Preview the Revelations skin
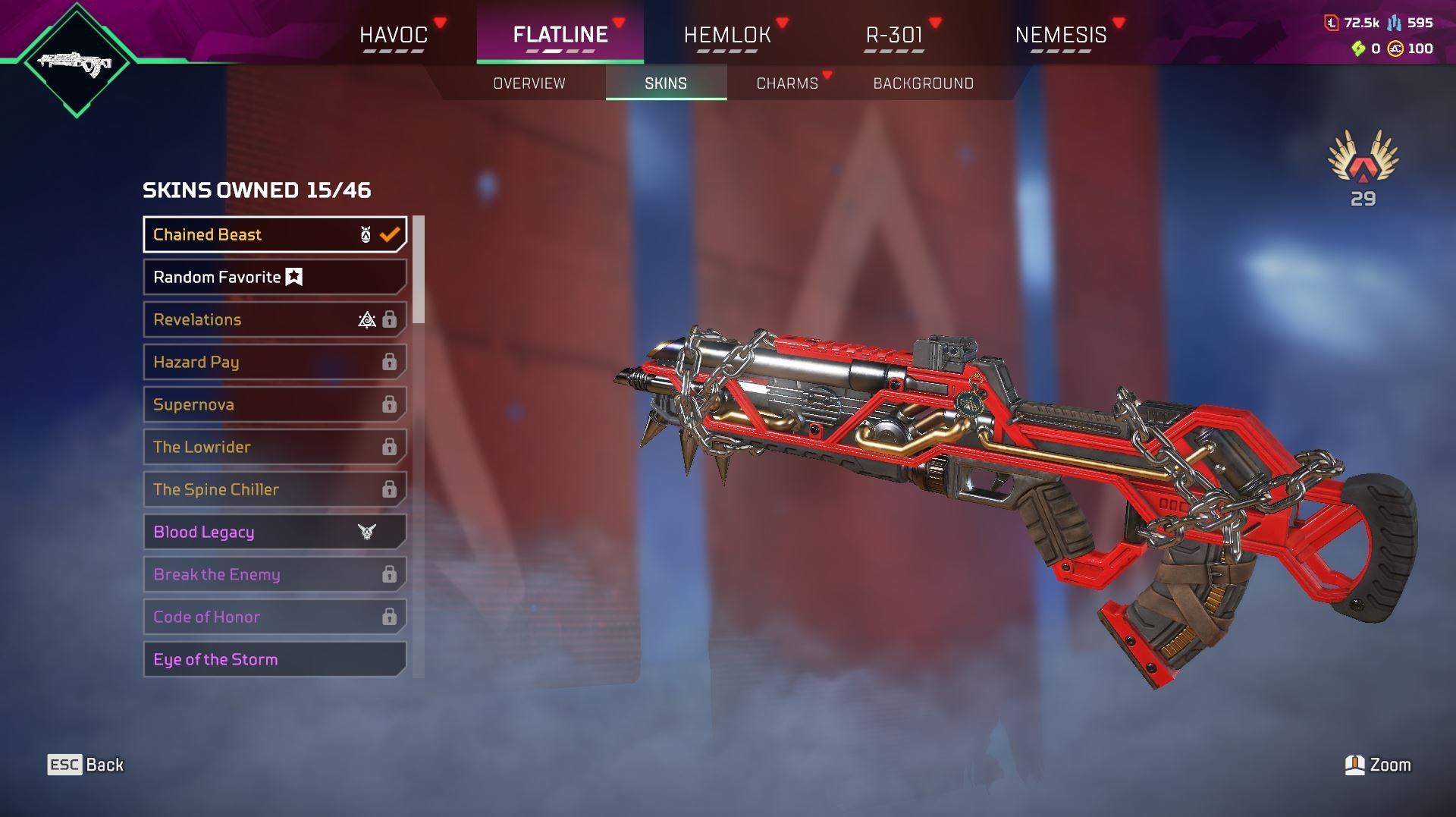 click(x=275, y=319)
